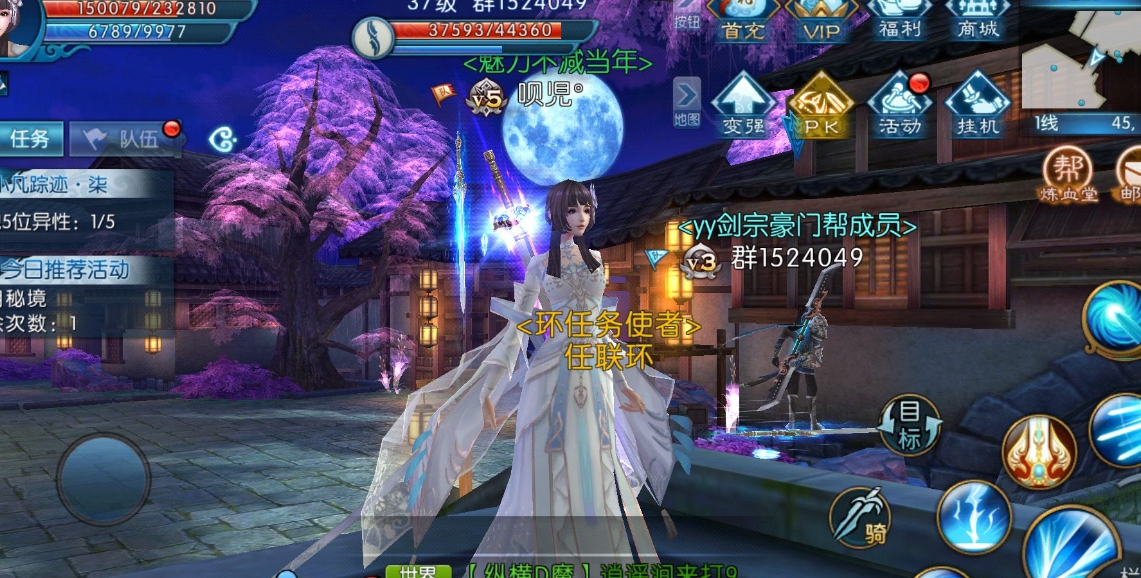Cast the blue lightning strike skill

click(x=973, y=516)
